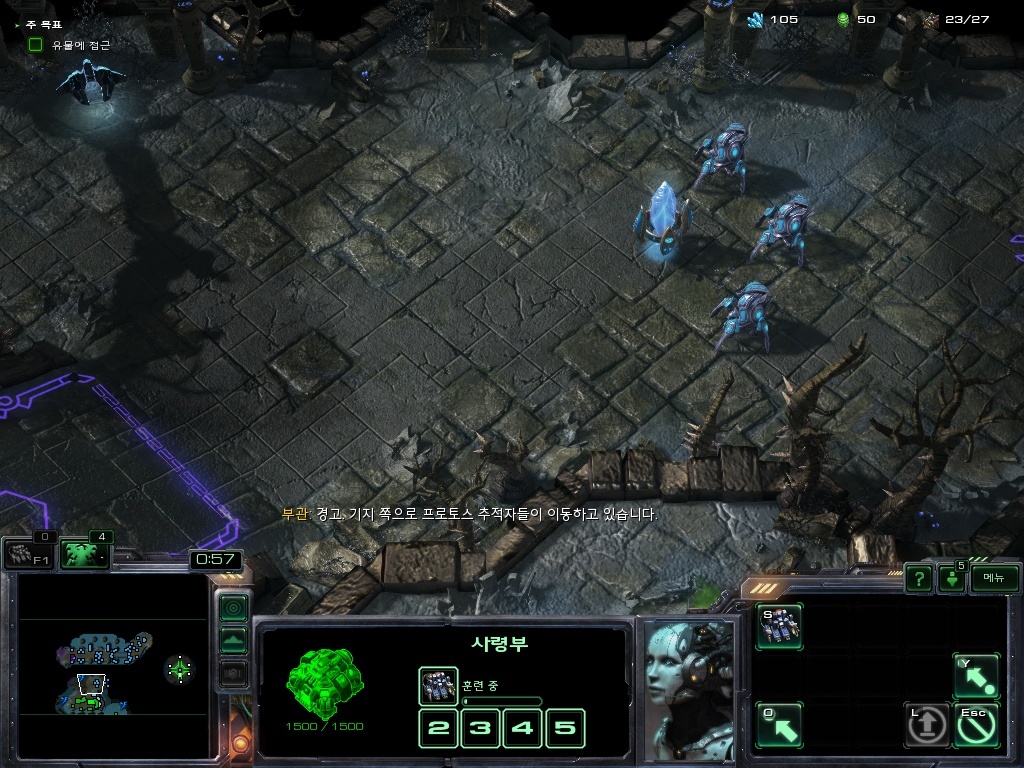The width and height of the screenshot is (1024, 768).
Task: Open the 메뉴 game menu
Action: [994, 578]
